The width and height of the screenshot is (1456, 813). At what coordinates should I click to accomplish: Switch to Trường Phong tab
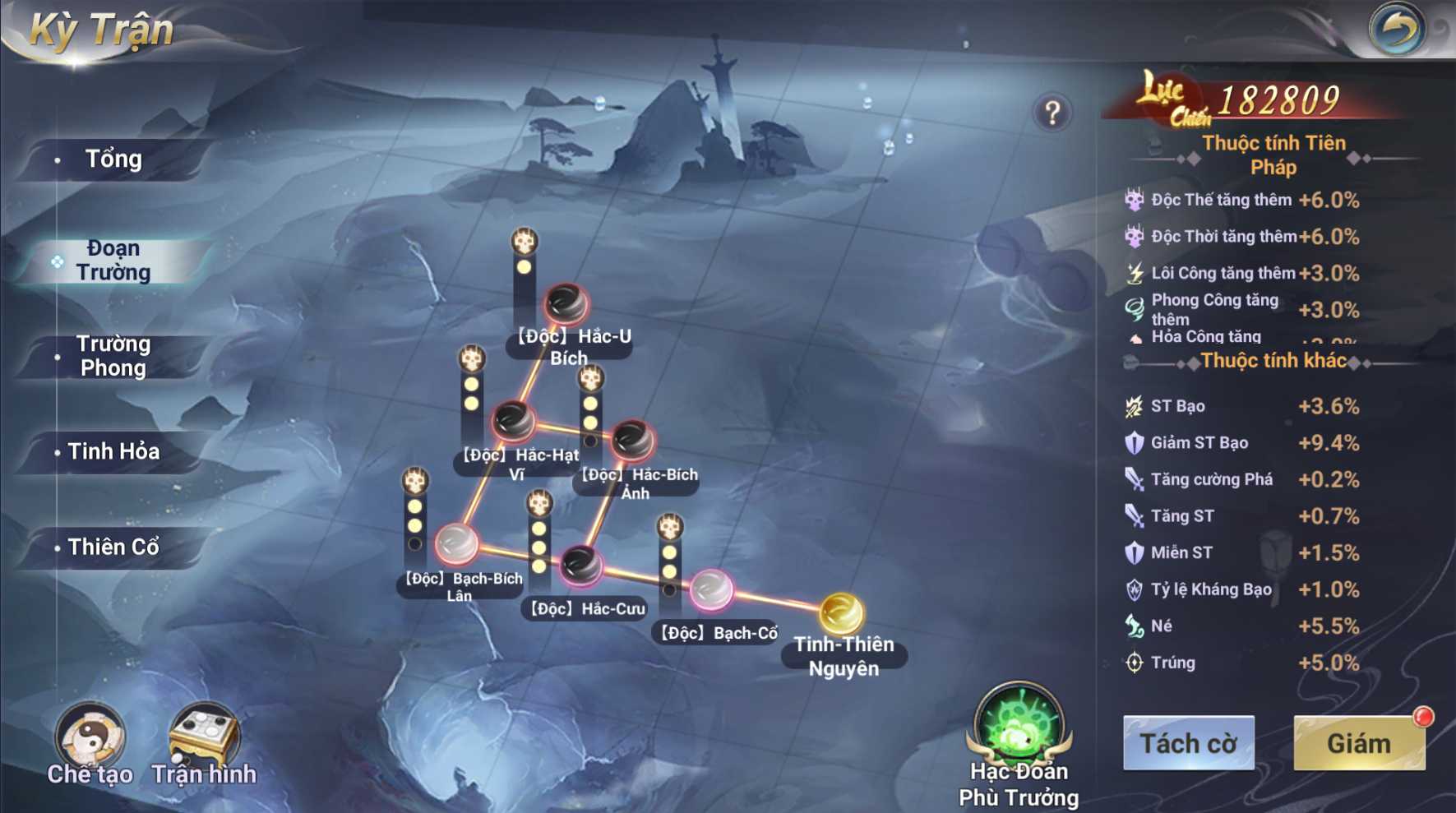[x=113, y=356]
